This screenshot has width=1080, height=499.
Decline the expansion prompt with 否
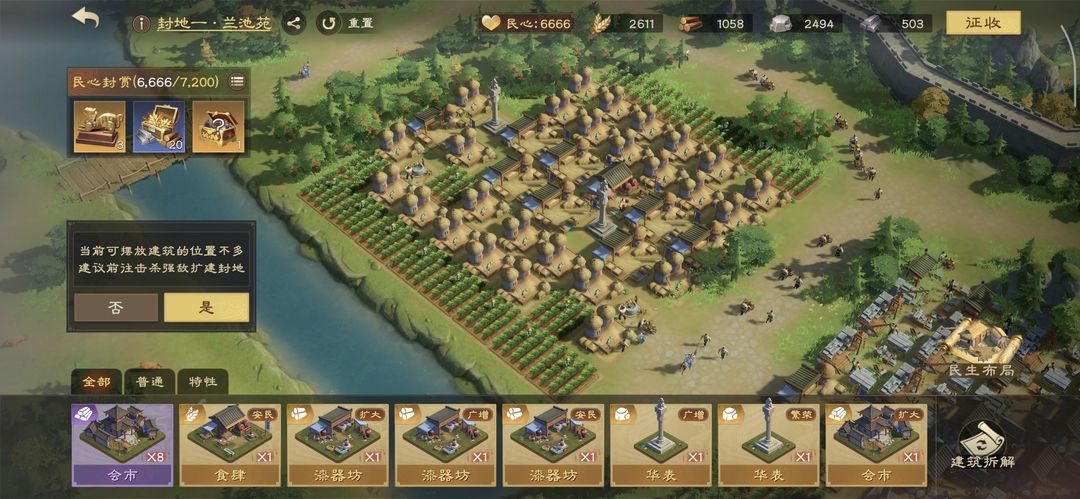116,307
